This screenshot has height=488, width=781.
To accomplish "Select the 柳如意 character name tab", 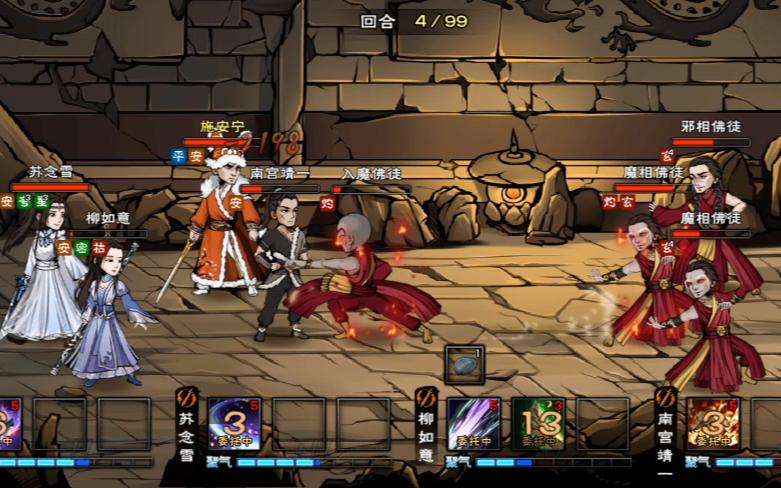I will click(x=427, y=428).
